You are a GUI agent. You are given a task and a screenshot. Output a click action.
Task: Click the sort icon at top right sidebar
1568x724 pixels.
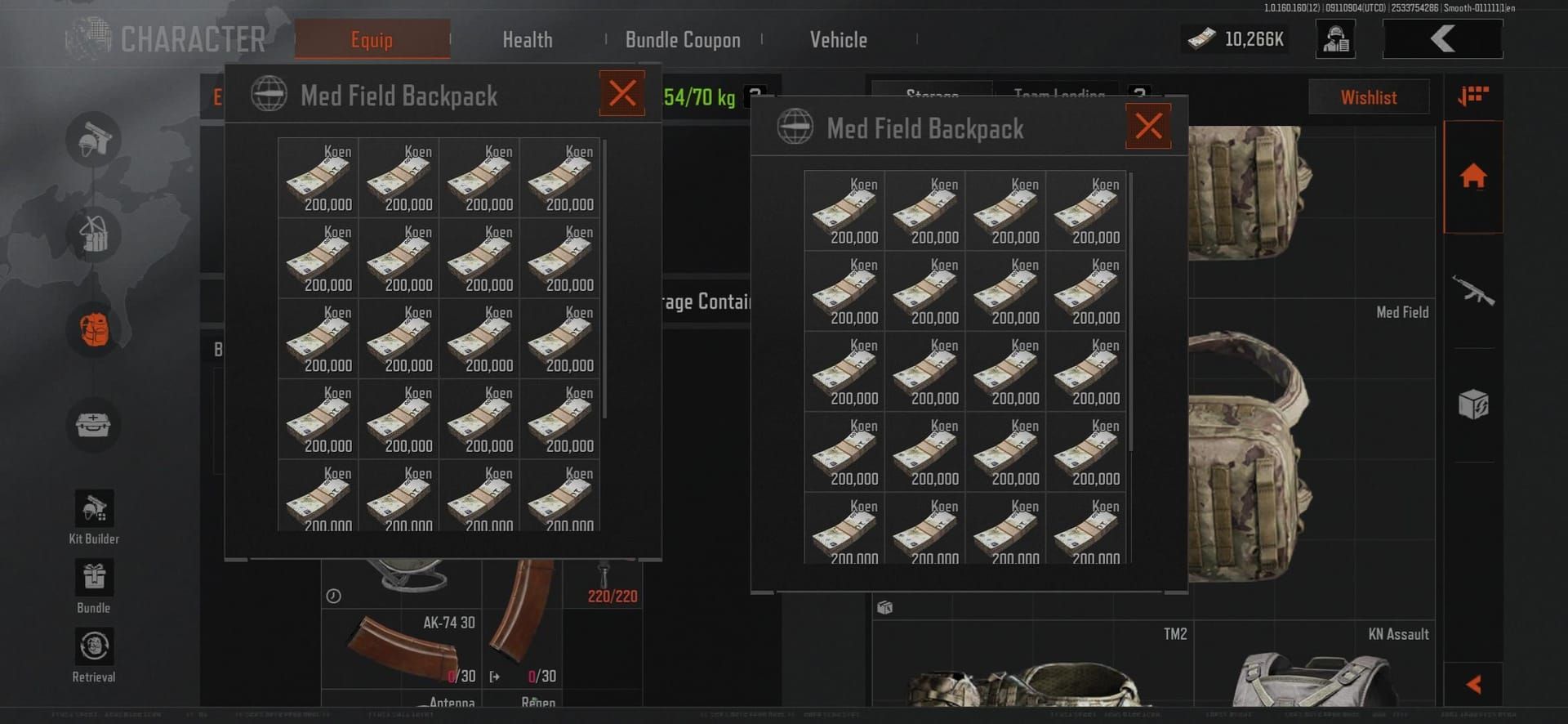point(1474,96)
